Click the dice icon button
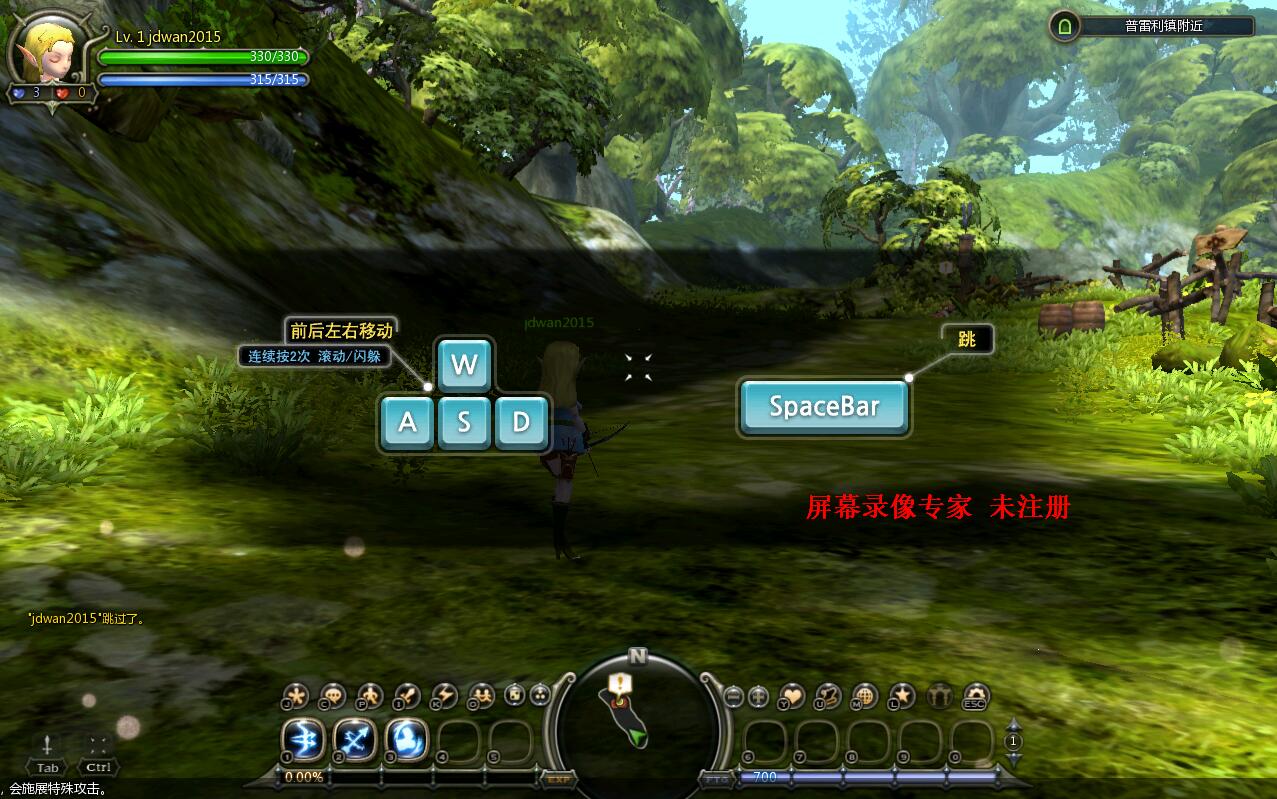 coord(515,694)
